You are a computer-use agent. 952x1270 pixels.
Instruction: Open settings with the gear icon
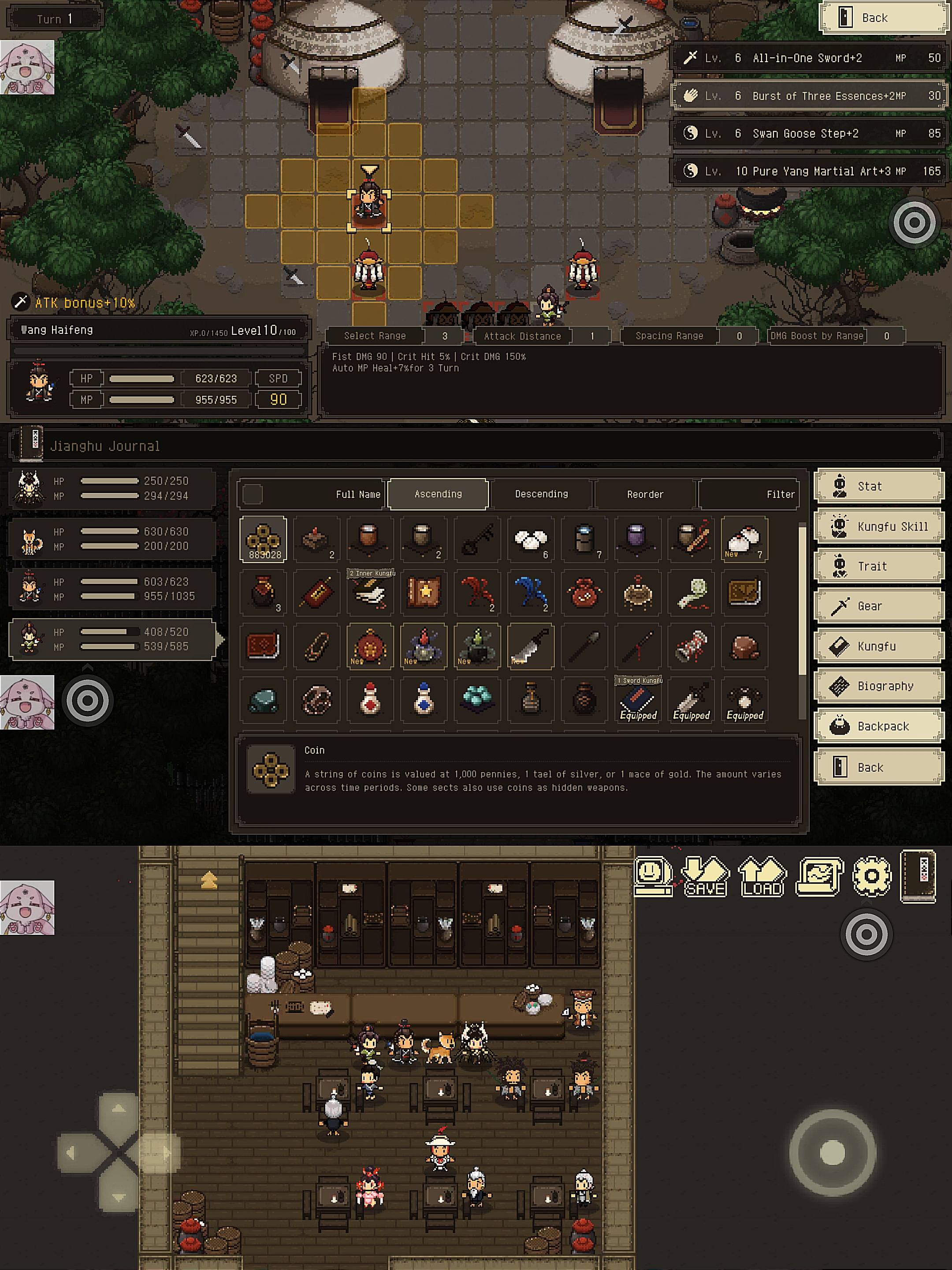point(871,876)
